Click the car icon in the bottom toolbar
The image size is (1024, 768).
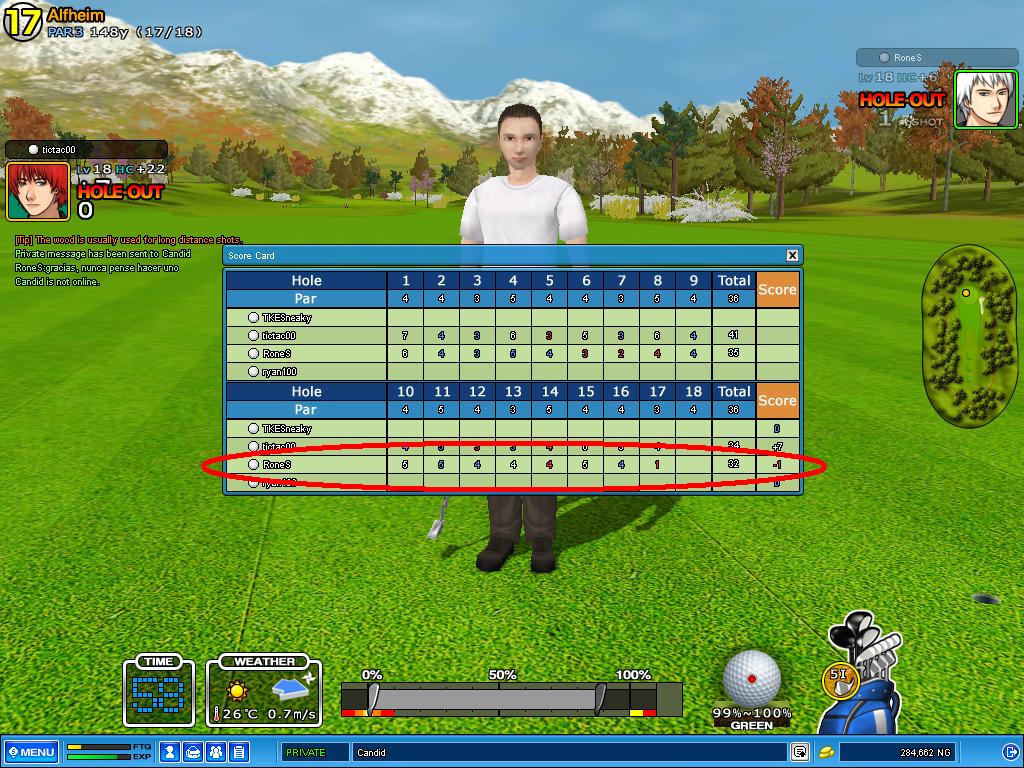[x=193, y=752]
